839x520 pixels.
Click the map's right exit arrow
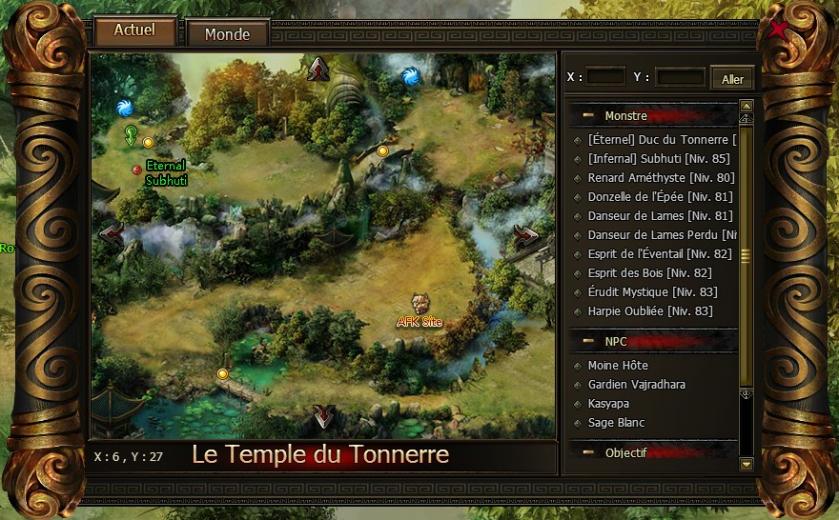pyautogui.click(x=526, y=235)
